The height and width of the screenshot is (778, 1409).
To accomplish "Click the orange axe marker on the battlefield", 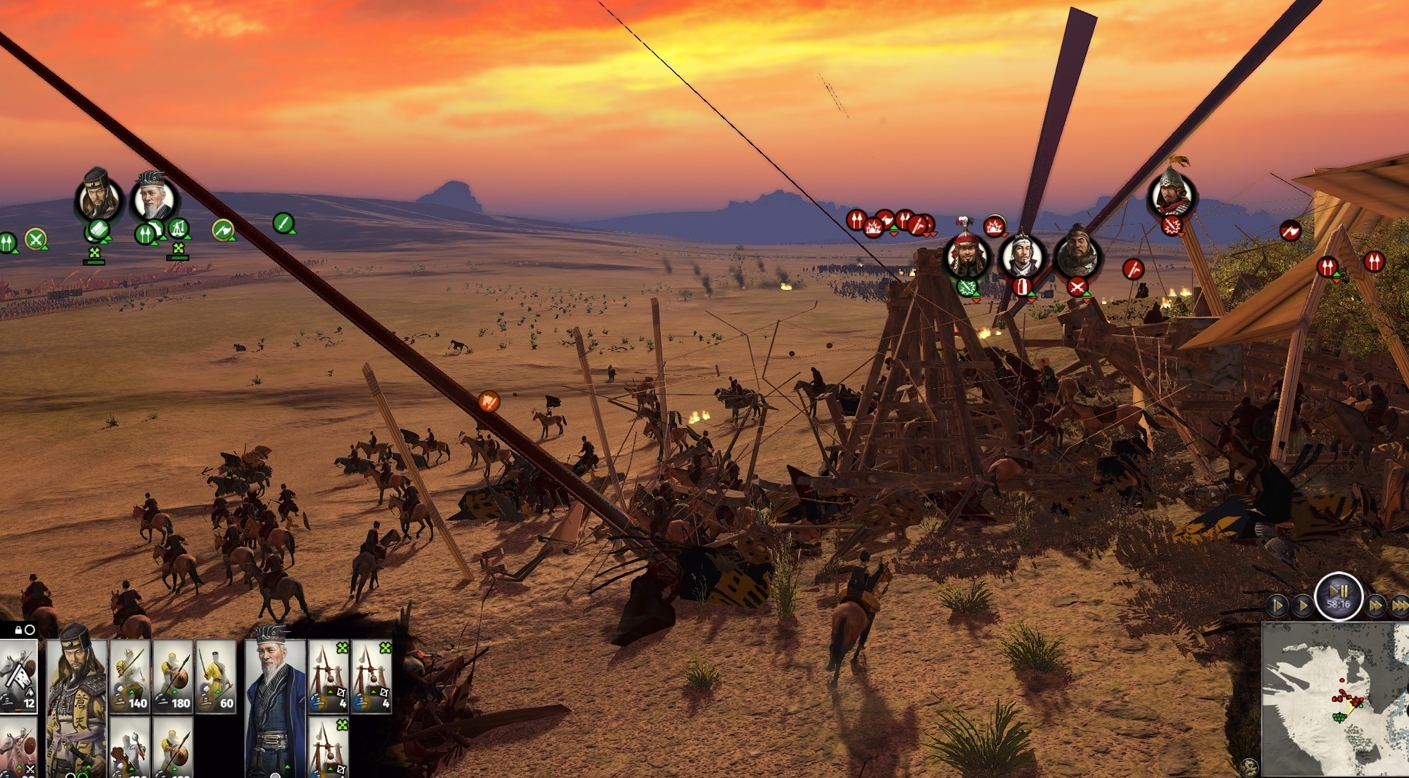I will tap(489, 401).
